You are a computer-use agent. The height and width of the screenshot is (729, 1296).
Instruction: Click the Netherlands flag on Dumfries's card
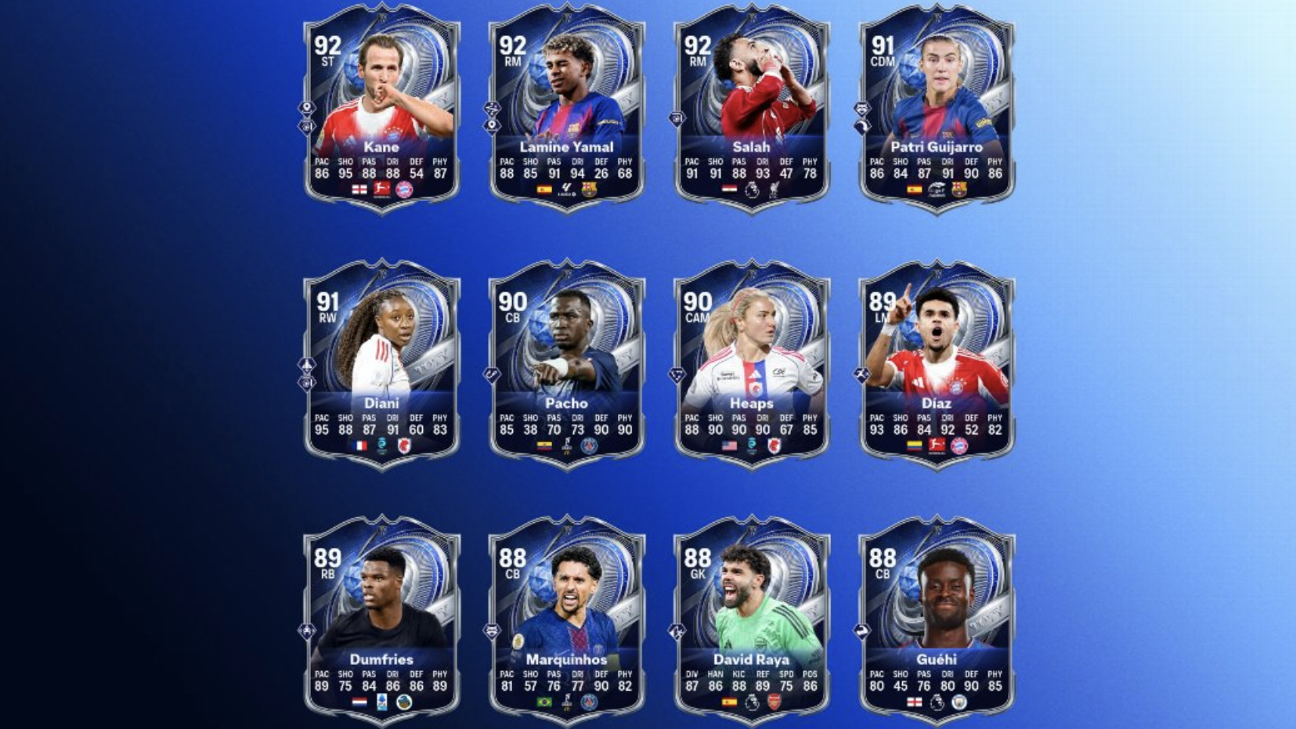359,700
